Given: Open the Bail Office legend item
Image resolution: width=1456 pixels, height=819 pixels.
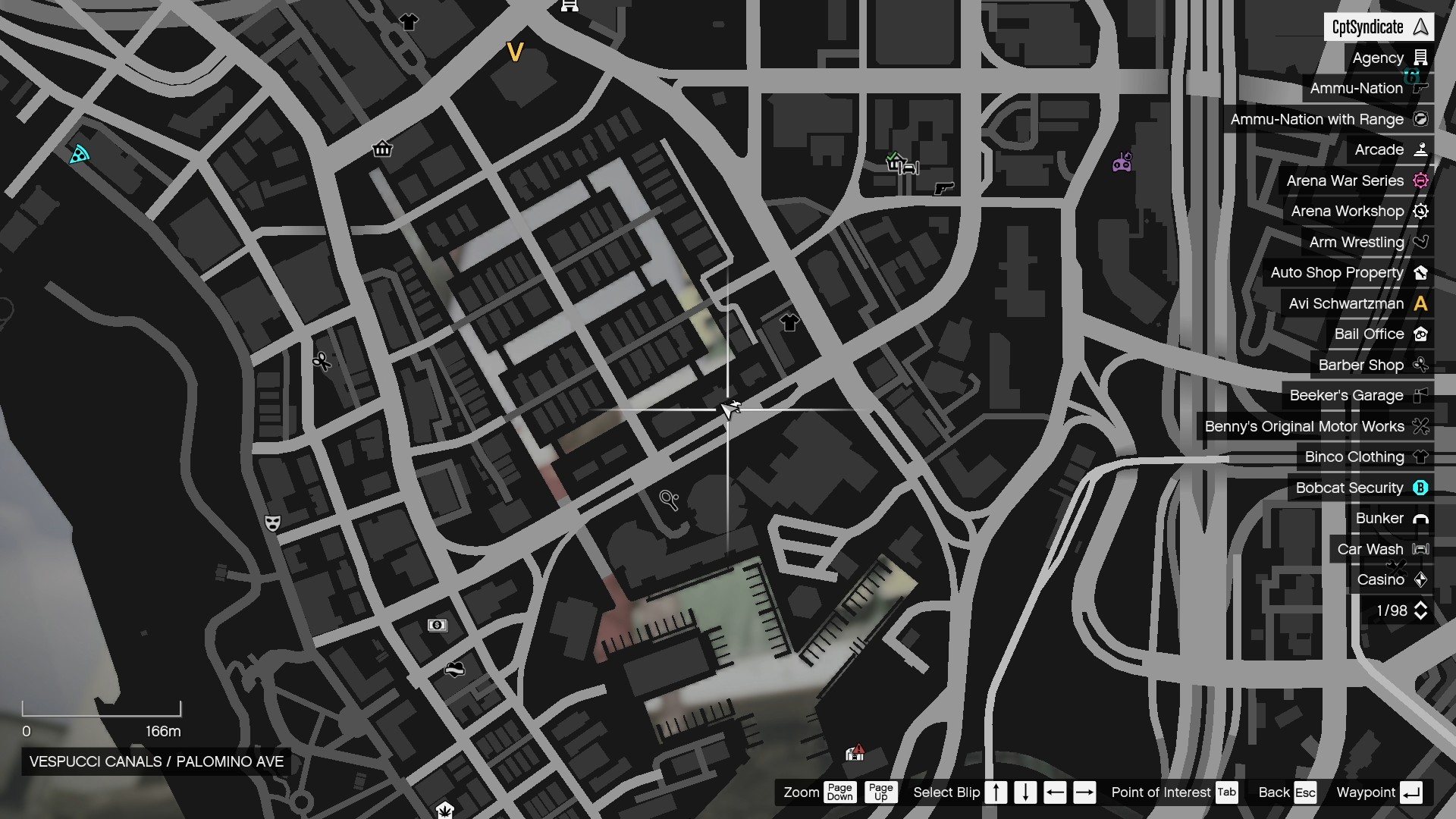Looking at the screenshot, I should tap(1379, 334).
